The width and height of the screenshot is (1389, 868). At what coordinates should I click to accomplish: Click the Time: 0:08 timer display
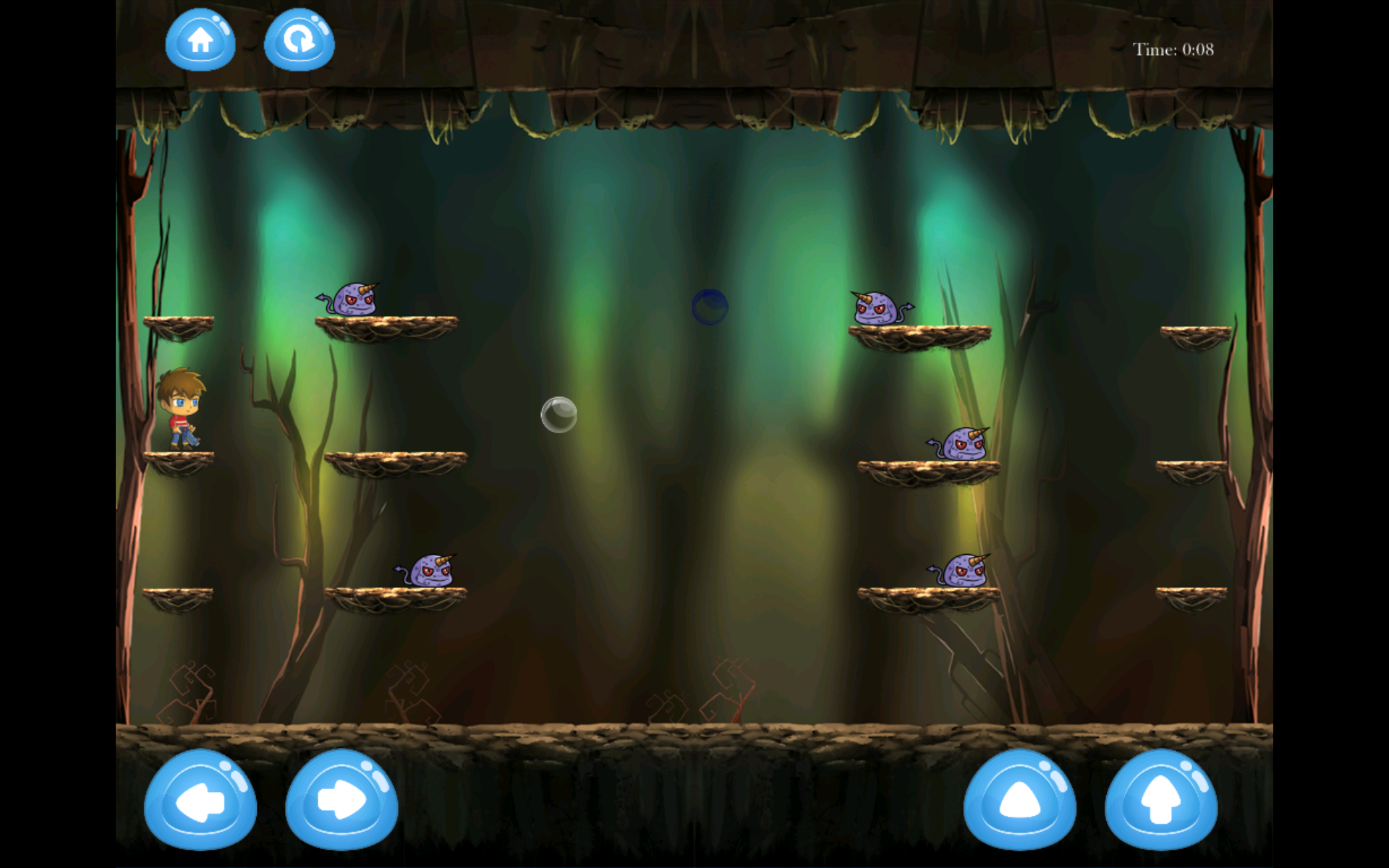(1173, 50)
